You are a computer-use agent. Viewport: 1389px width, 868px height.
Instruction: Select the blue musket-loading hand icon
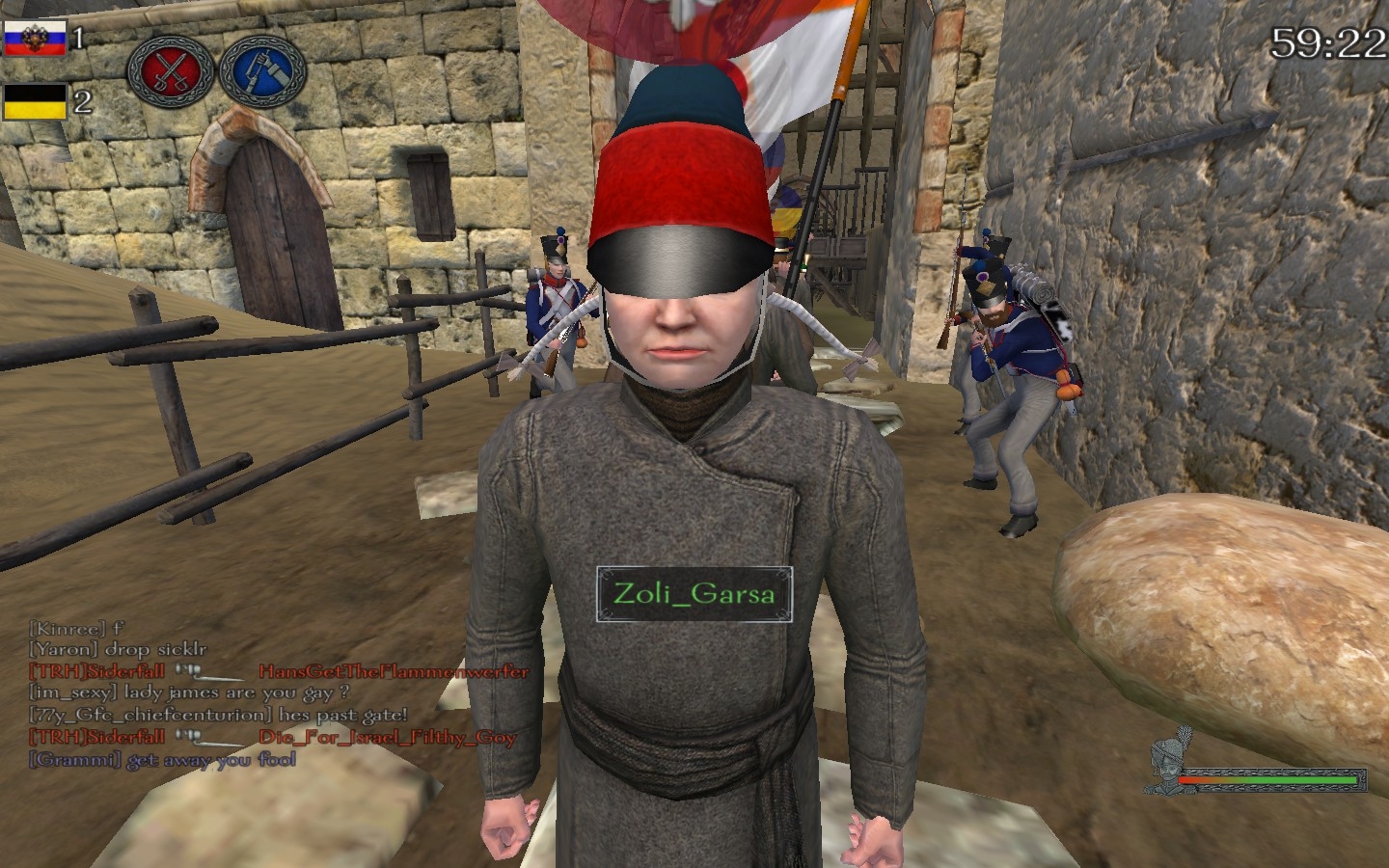[x=262, y=71]
